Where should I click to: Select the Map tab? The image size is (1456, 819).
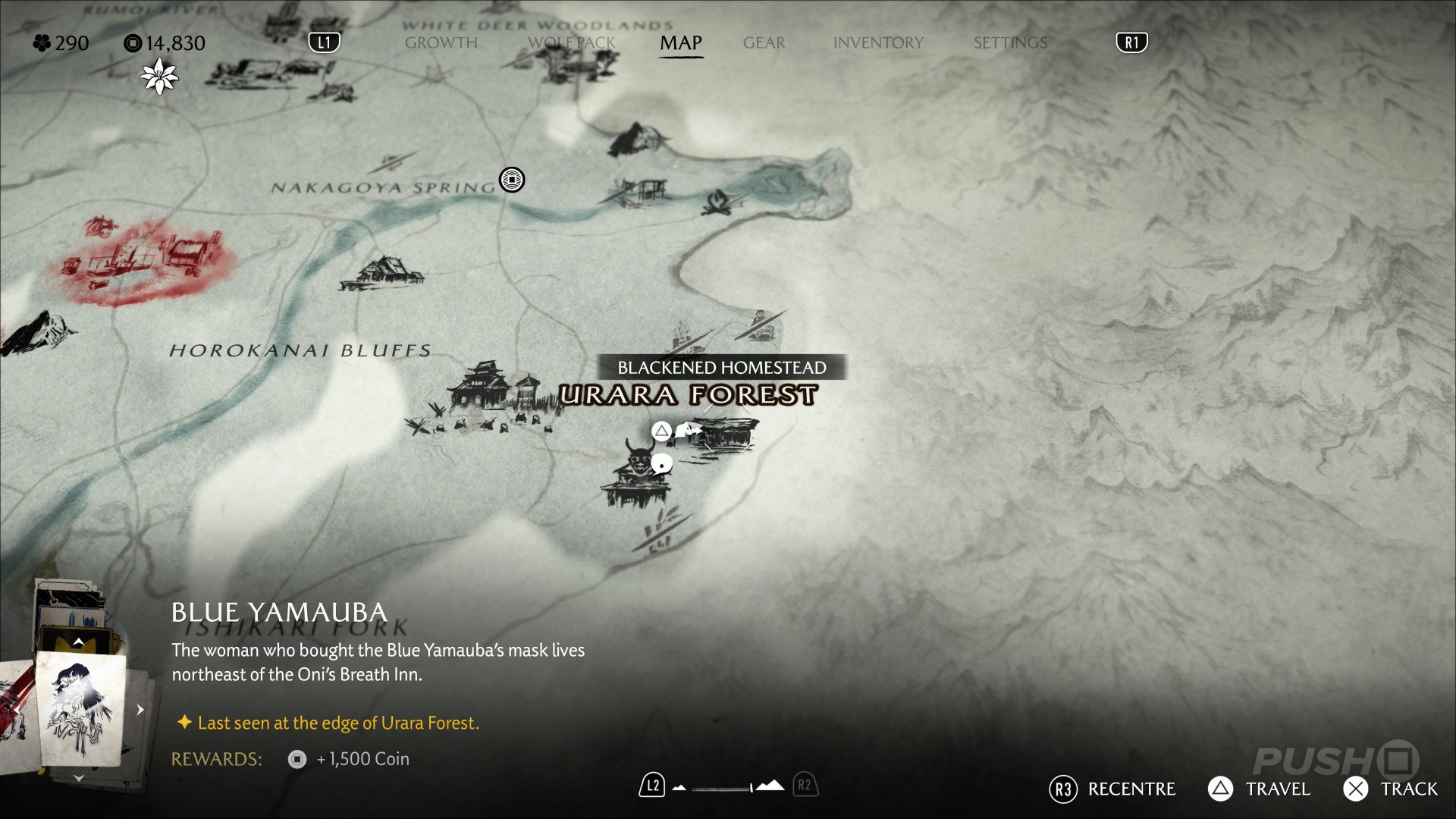click(x=680, y=43)
